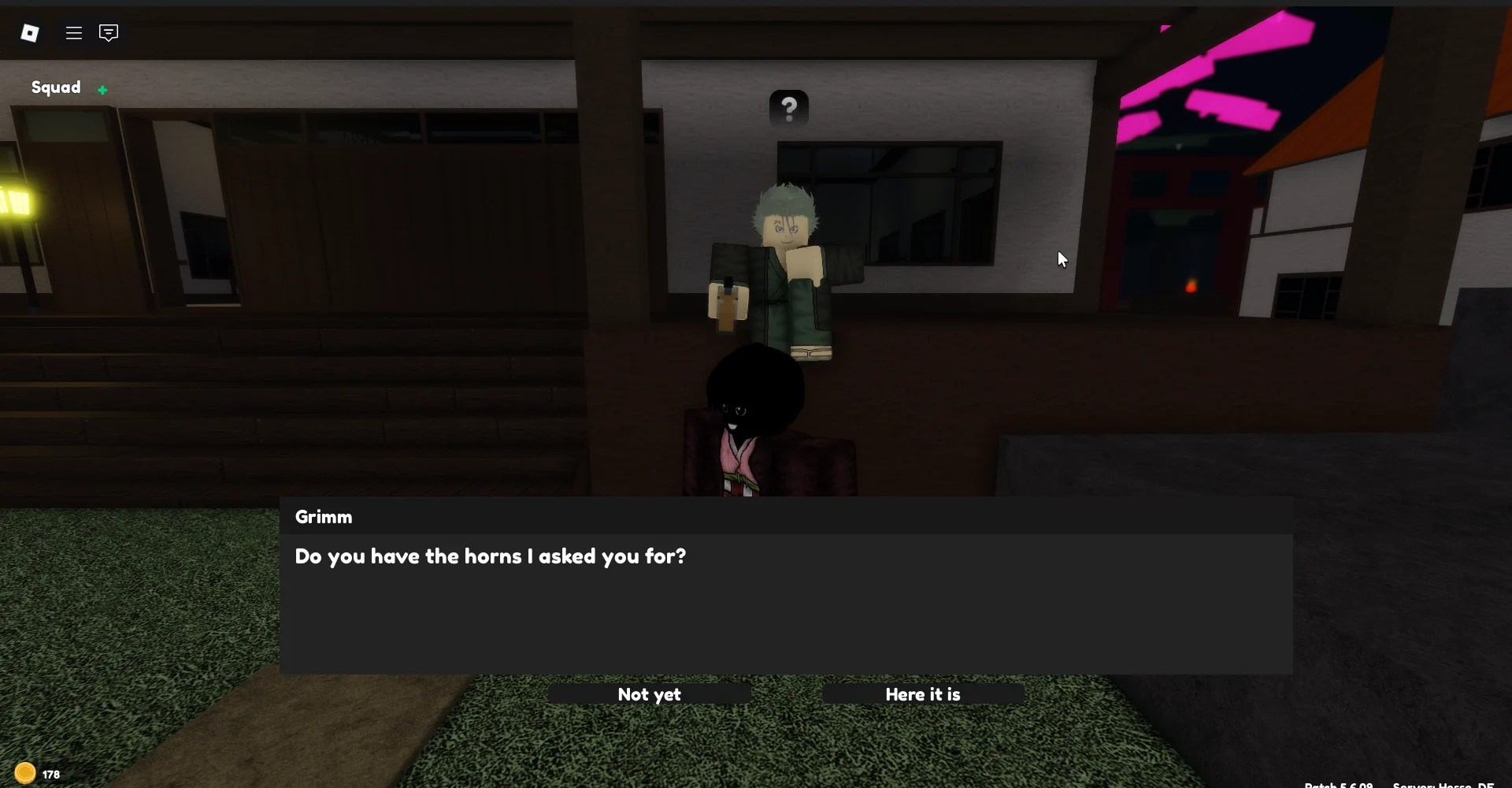1512x788 pixels.
Task: Choose the "Here it is" reply
Action: coord(922,694)
